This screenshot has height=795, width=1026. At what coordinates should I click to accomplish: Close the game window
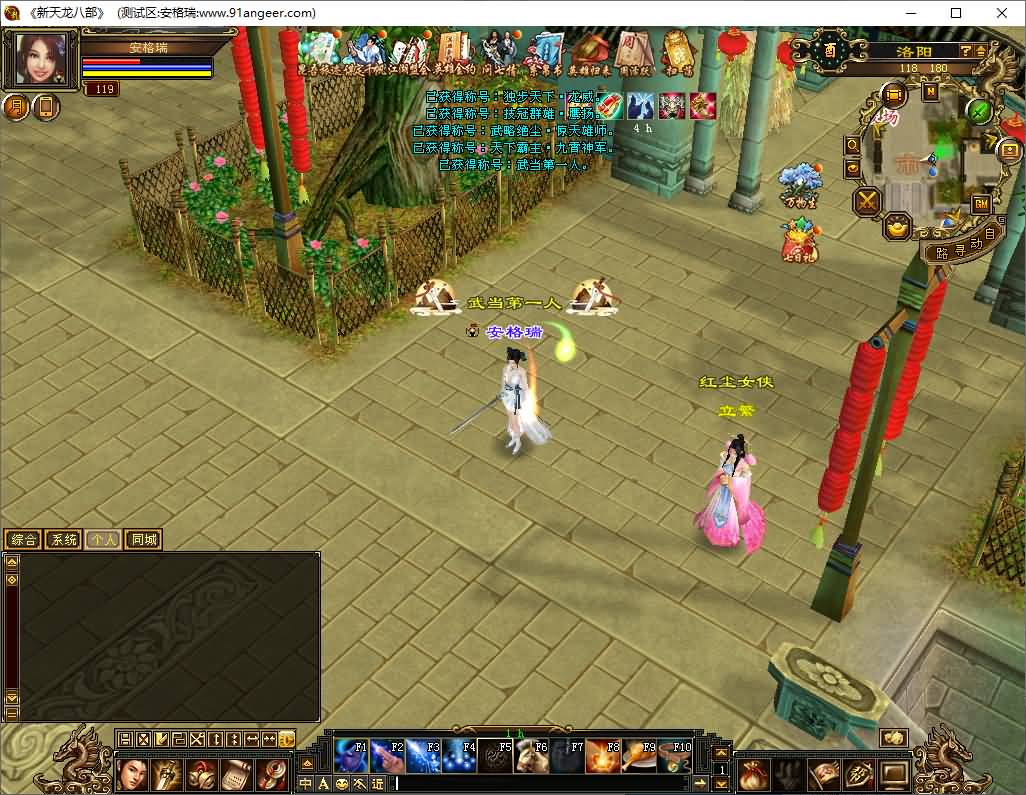point(1002,13)
